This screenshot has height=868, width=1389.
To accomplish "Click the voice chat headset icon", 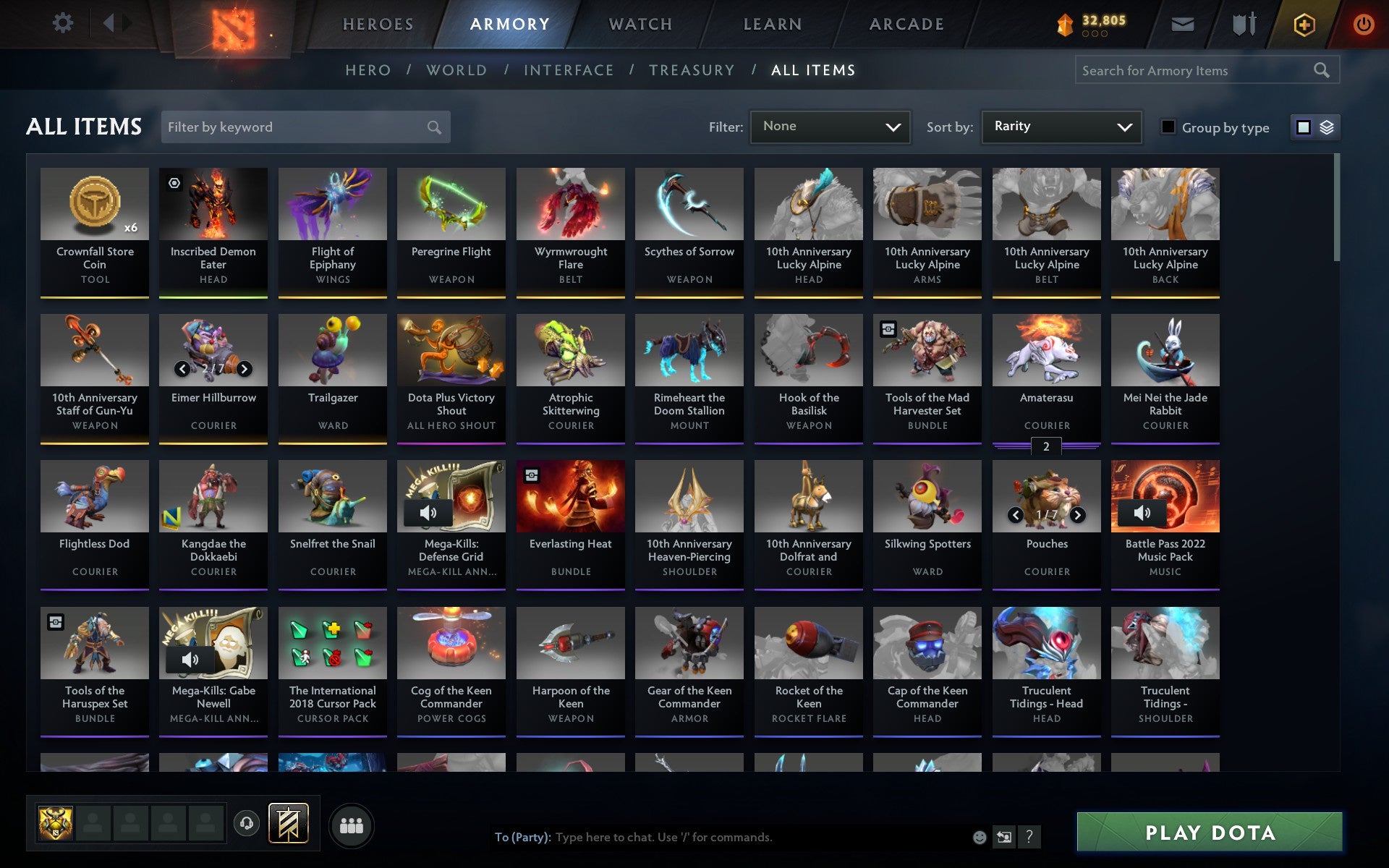I will [x=246, y=823].
